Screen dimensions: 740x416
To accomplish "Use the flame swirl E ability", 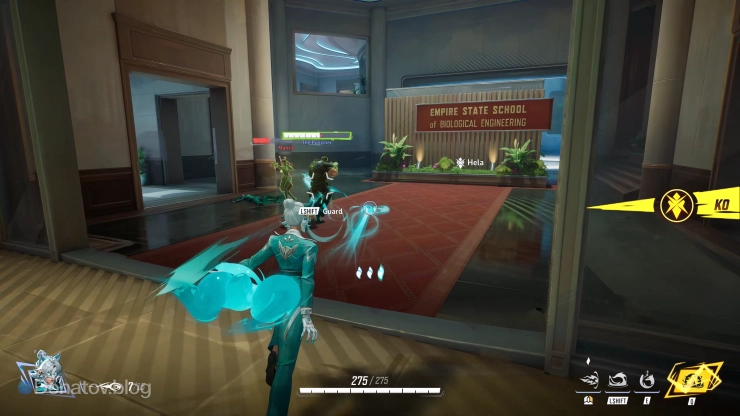I will pyautogui.click(x=647, y=380).
